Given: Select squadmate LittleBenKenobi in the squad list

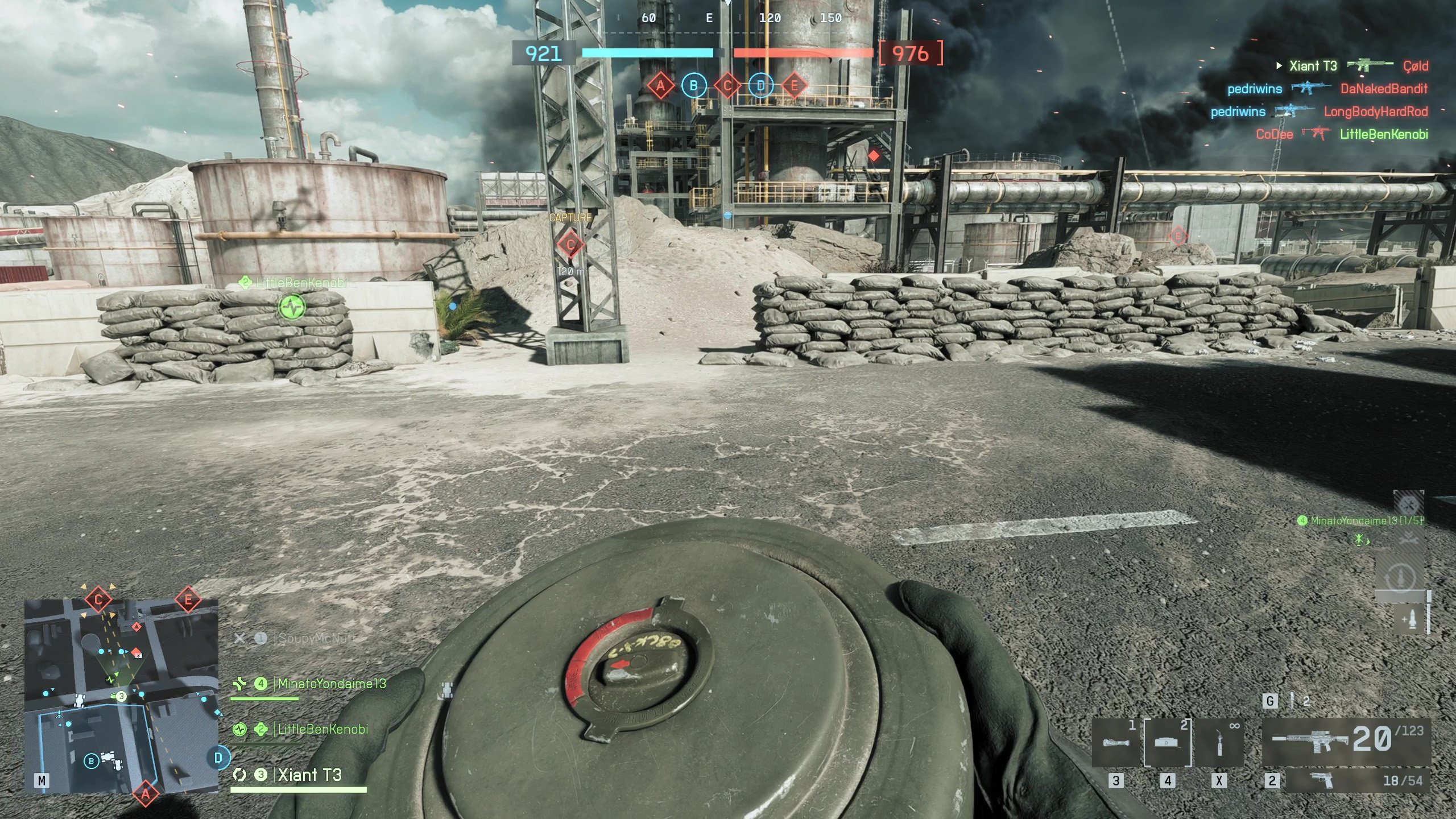Looking at the screenshot, I should [x=322, y=729].
